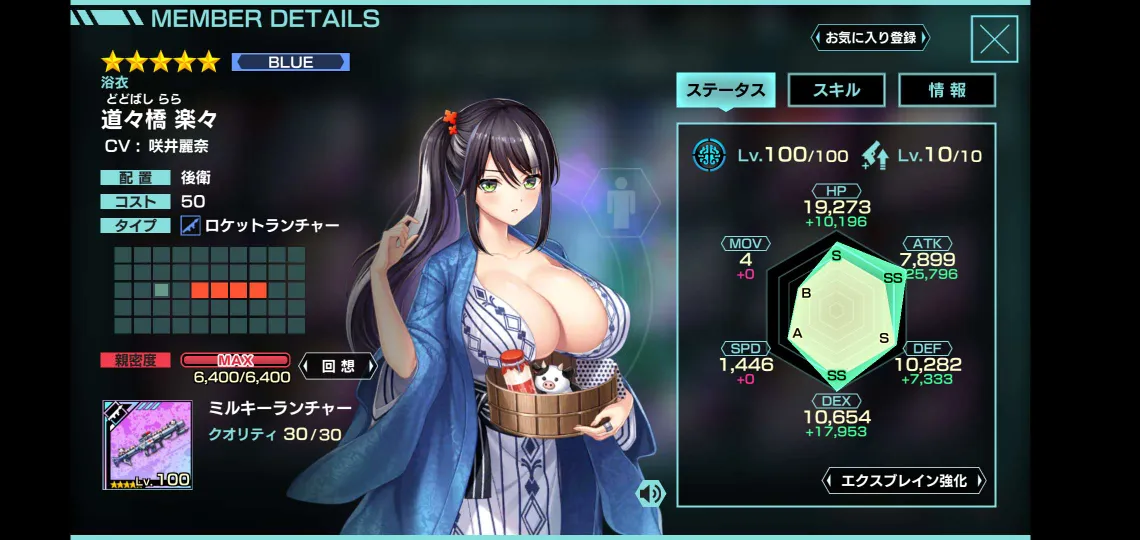Open エクスブレイン強化 enhancement
Image resolution: width=1140 pixels, height=540 pixels.
click(904, 481)
